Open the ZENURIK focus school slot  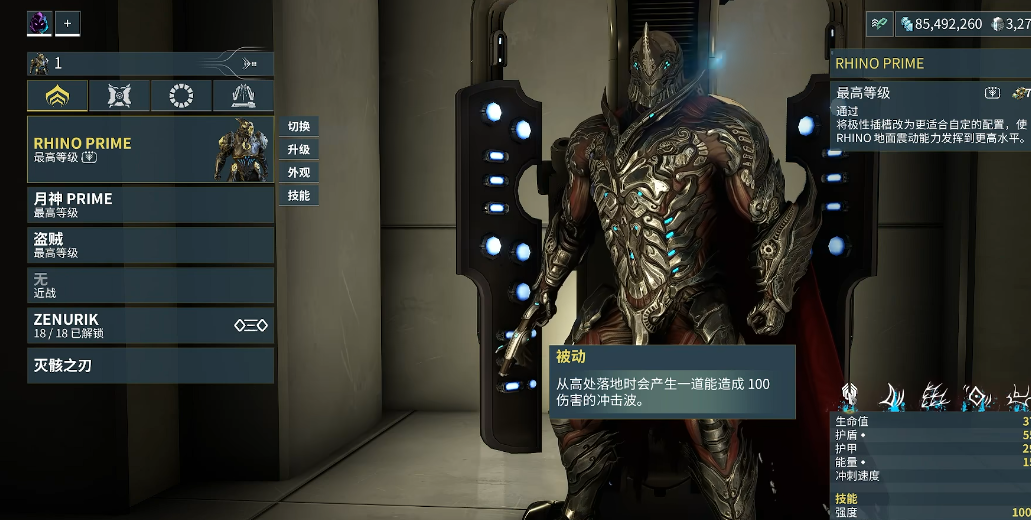coord(150,325)
